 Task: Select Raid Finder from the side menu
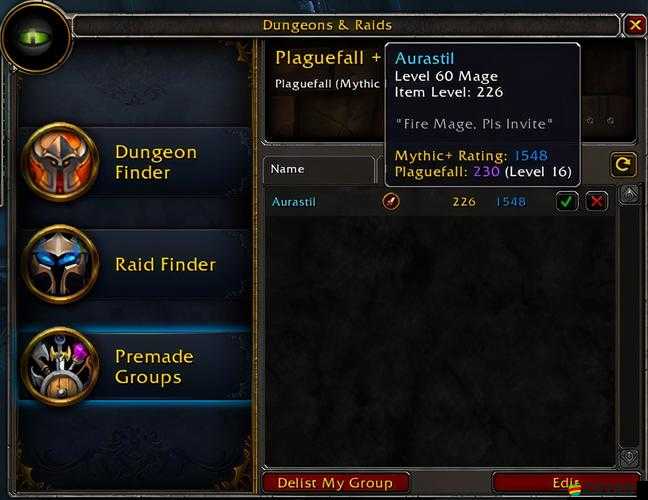[x=110, y=264]
